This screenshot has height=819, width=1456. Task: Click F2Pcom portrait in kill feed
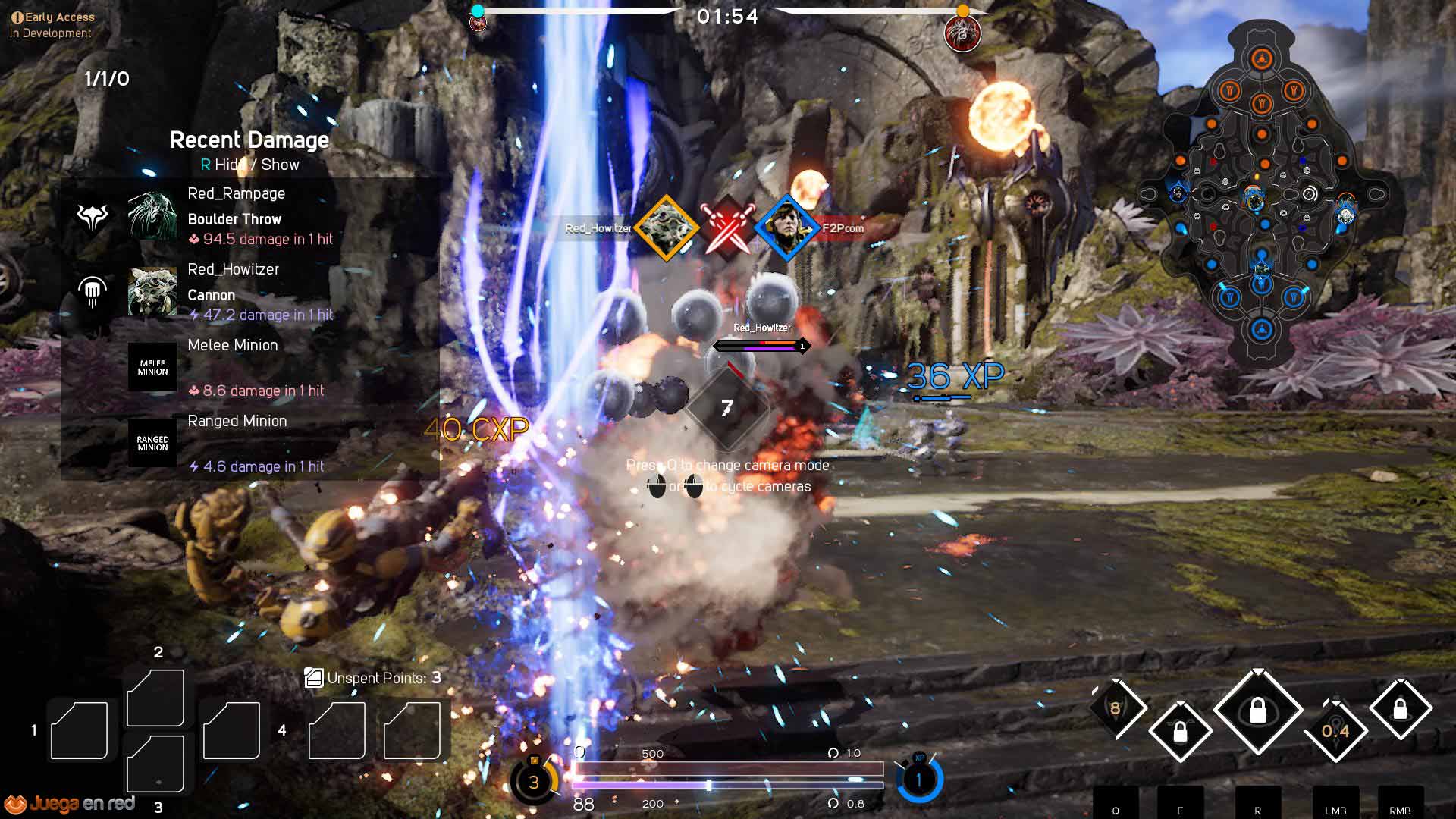coord(786,227)
